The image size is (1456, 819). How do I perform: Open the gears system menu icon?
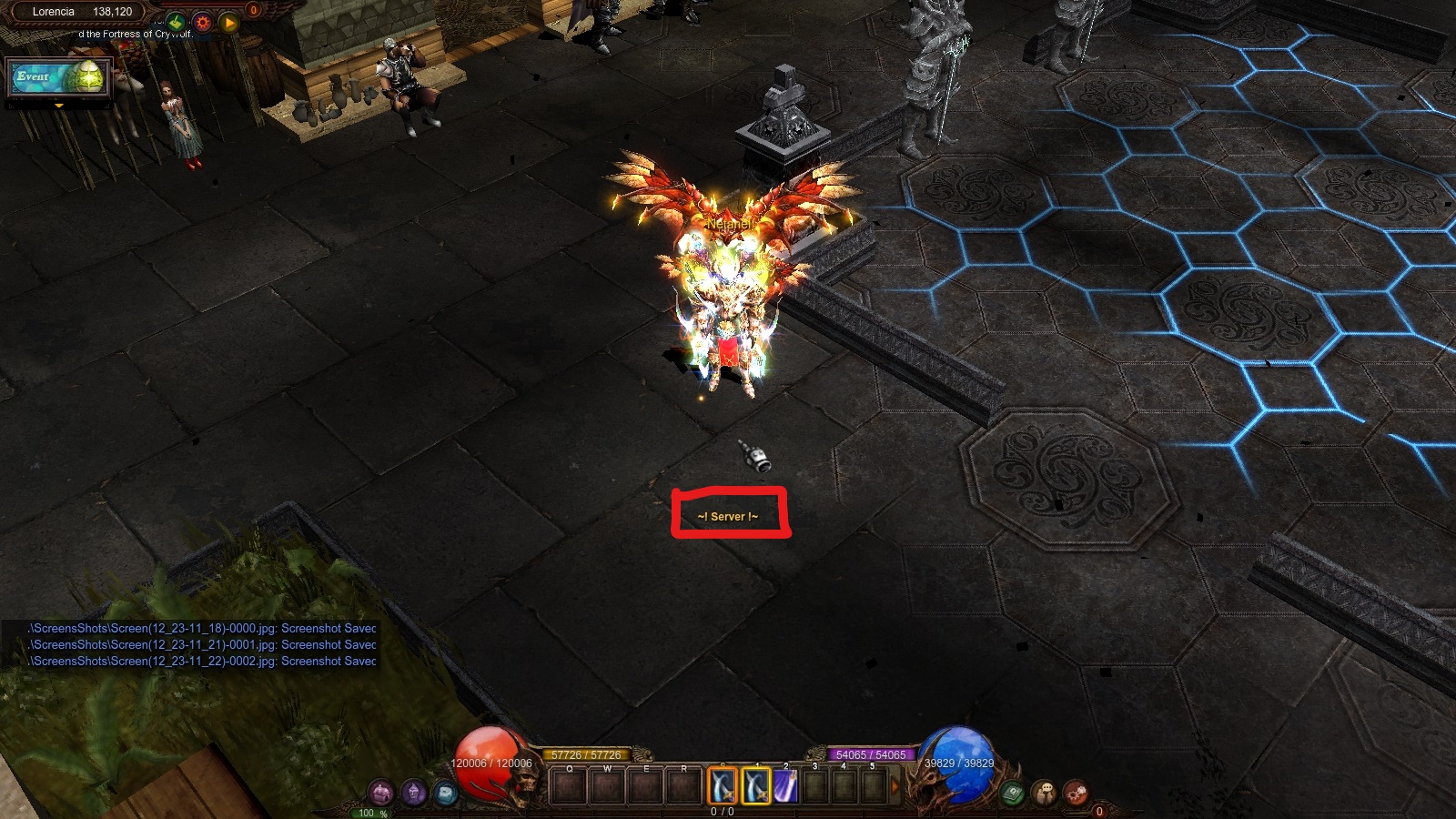1076,793
